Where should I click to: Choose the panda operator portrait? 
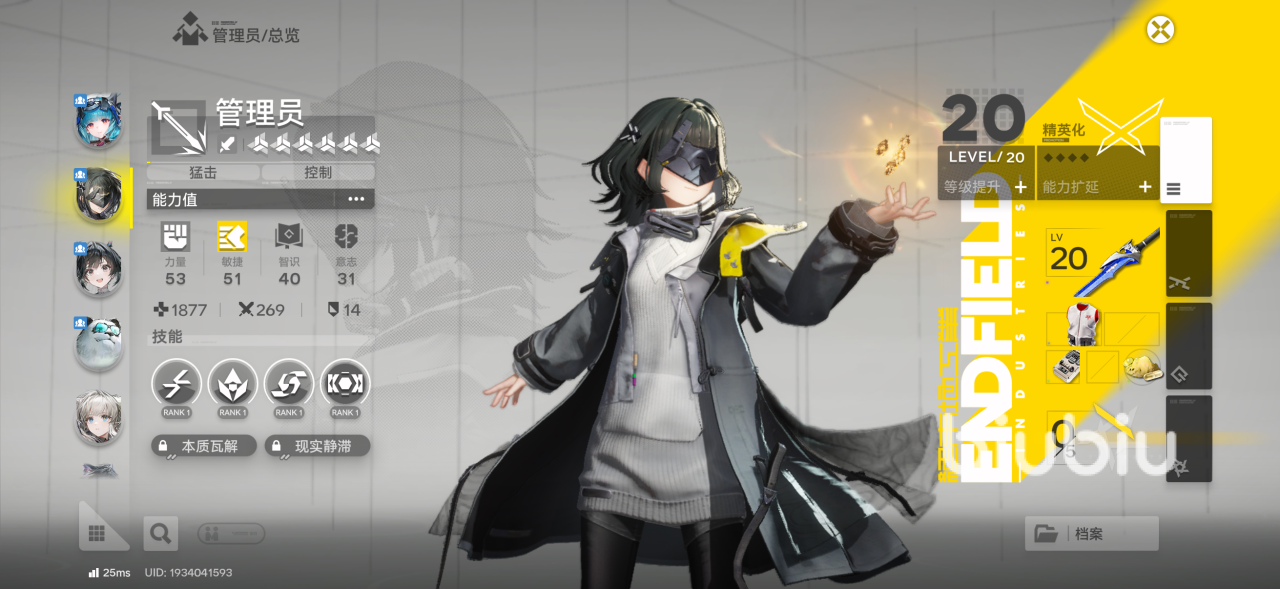[x=99, y=343]
